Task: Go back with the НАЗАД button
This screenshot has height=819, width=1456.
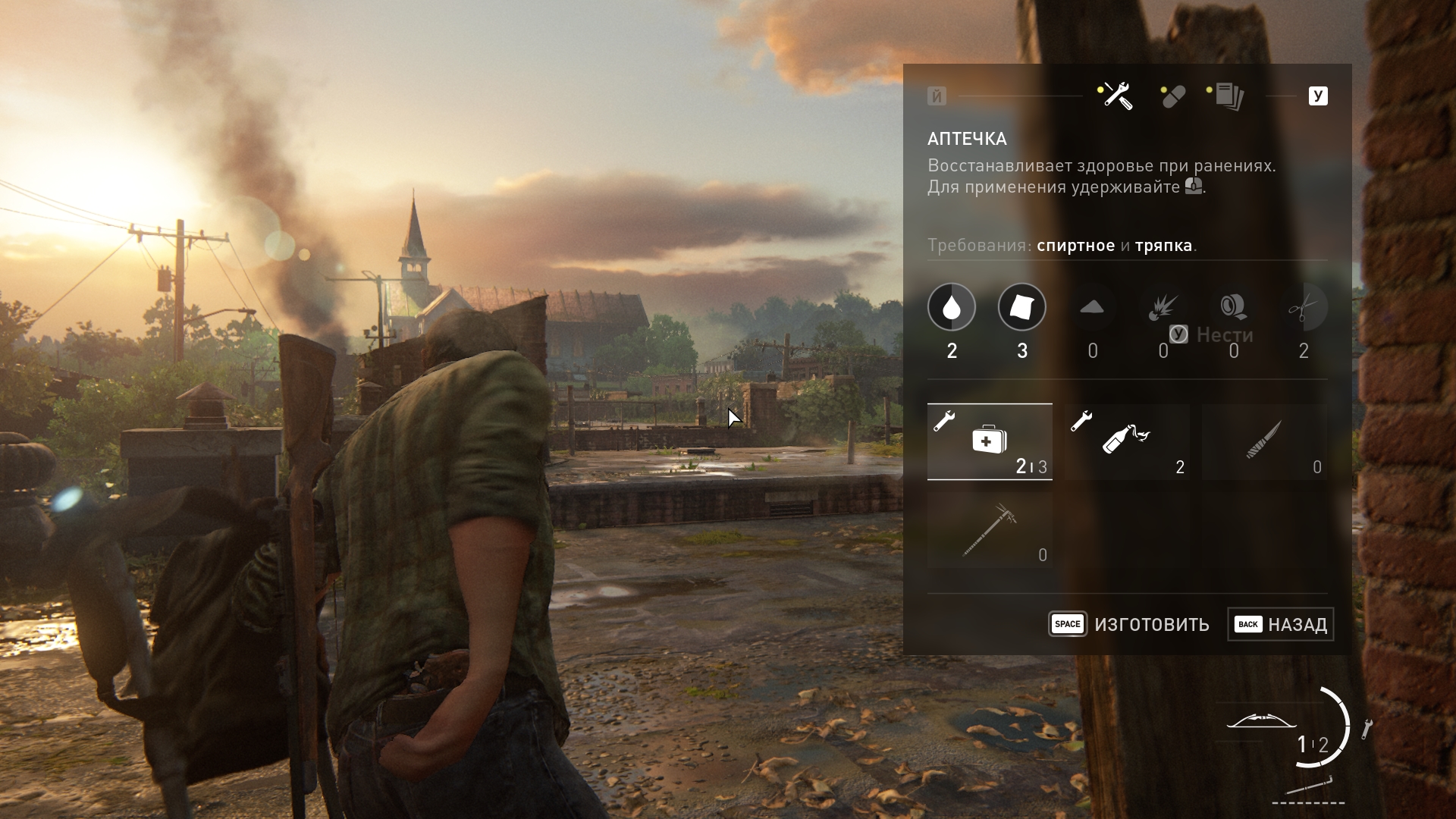Action: point(1280,624)
